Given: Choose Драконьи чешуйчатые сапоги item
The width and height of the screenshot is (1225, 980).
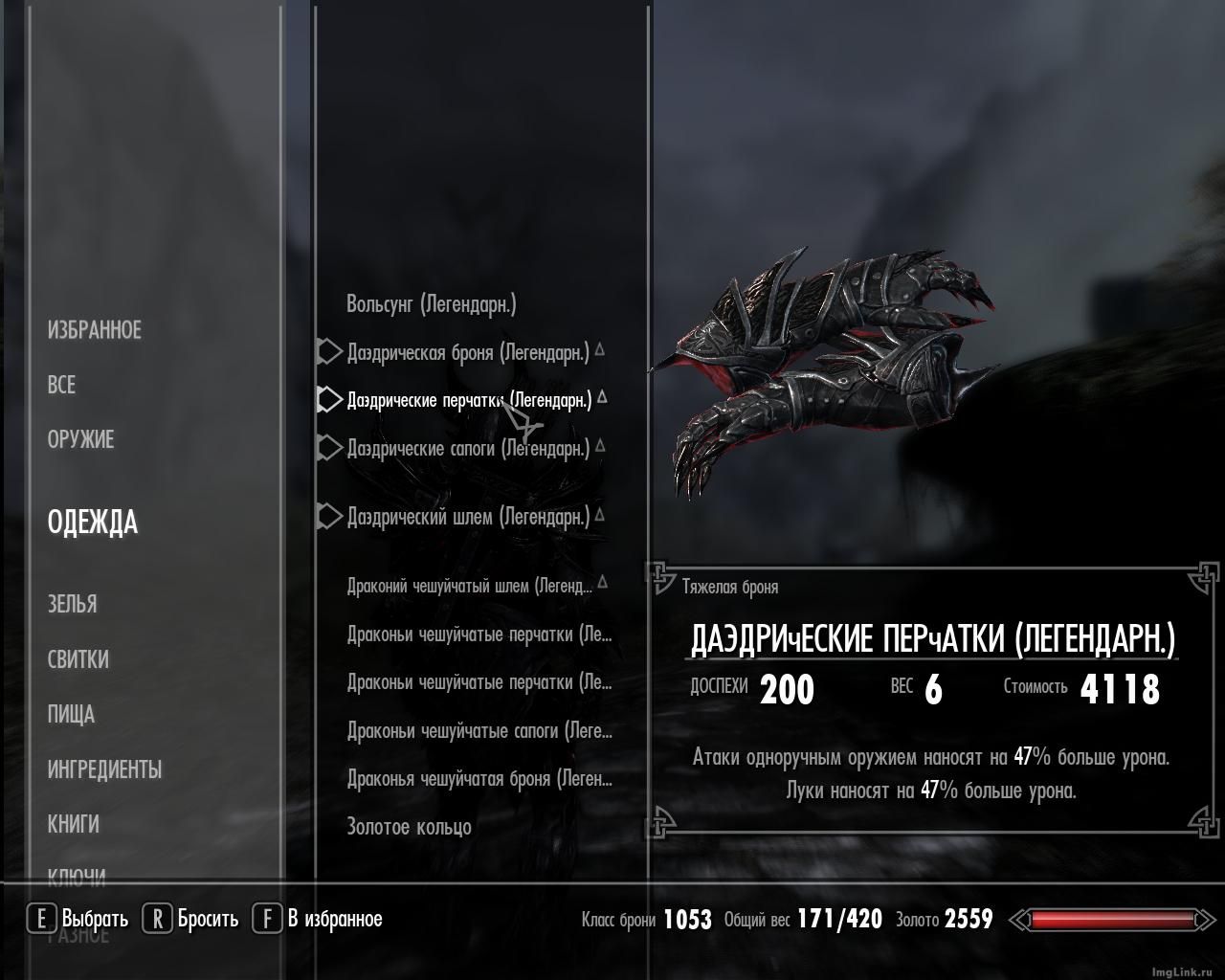Looking at the screenshot, I should point(479,731).
